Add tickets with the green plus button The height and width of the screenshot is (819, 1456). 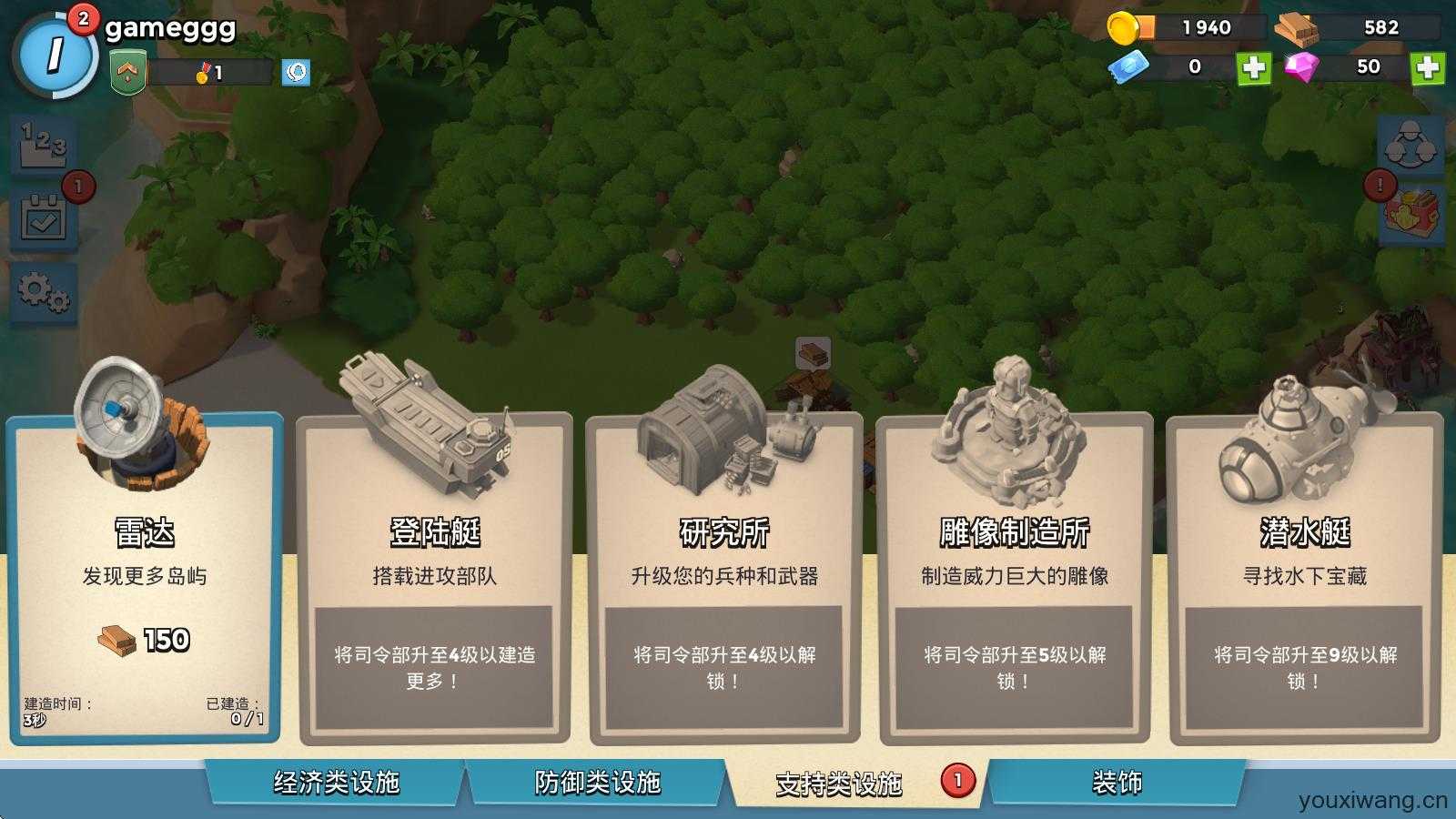click(1254, 66)
